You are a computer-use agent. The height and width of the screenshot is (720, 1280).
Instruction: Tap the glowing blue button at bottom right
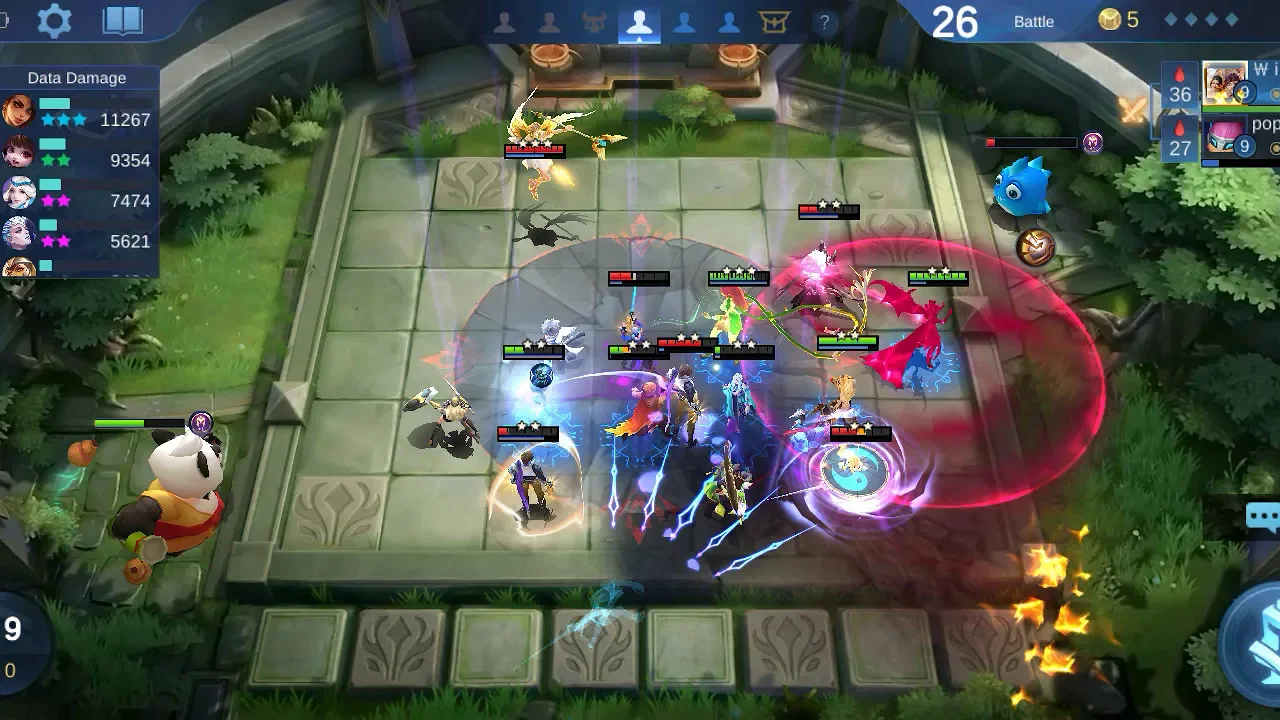click(x=1256, y=645)
